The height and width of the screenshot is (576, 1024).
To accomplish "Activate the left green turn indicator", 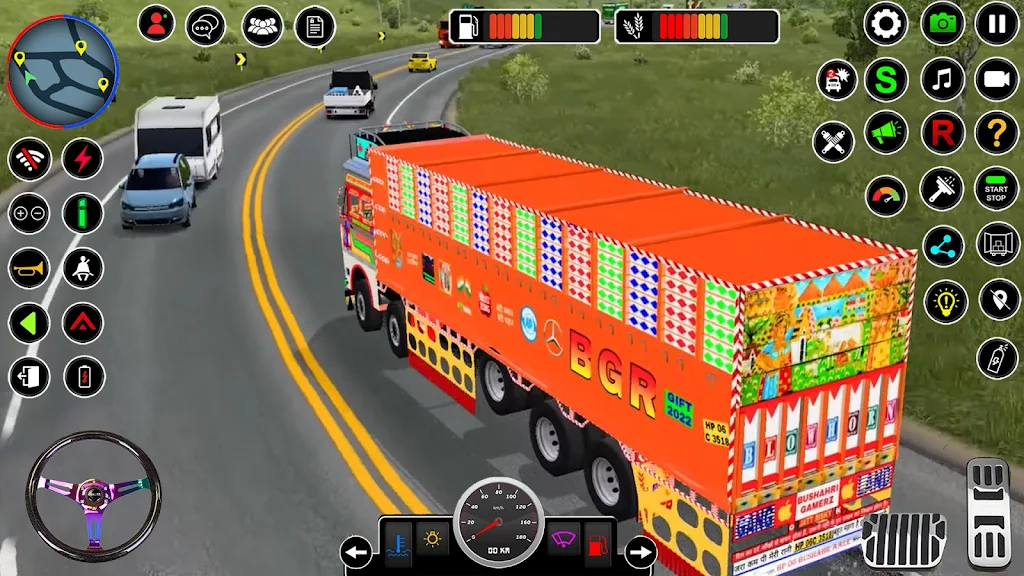I will coord(29,322).
